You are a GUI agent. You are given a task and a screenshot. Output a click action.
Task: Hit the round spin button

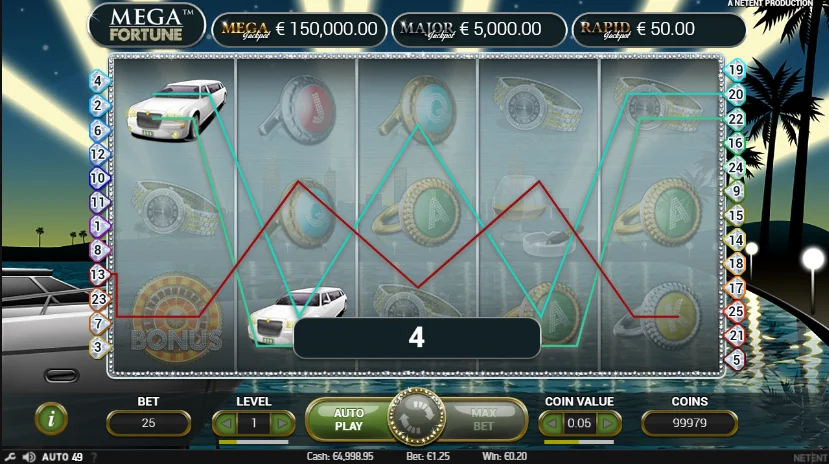coord(415,419)
